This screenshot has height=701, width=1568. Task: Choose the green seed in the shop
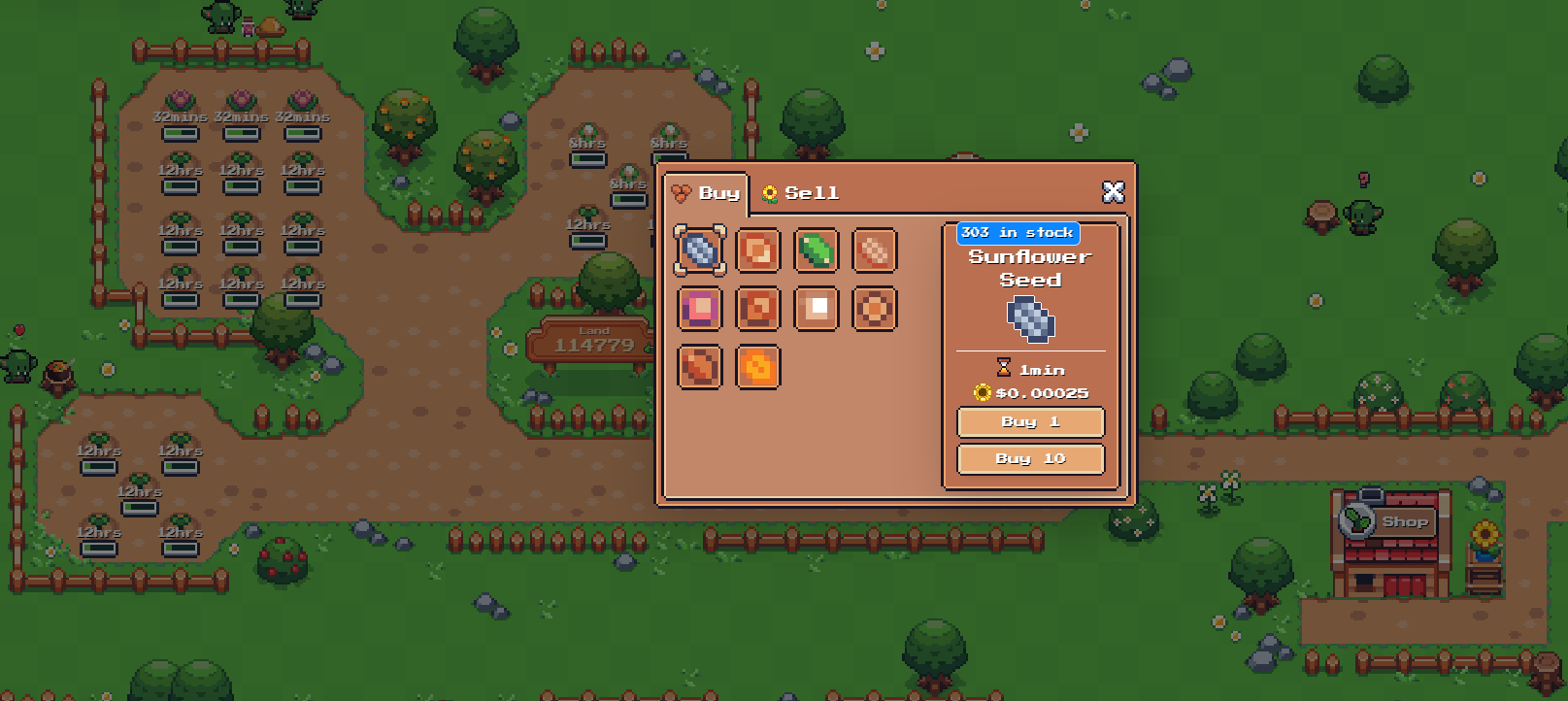pos(817,250)
